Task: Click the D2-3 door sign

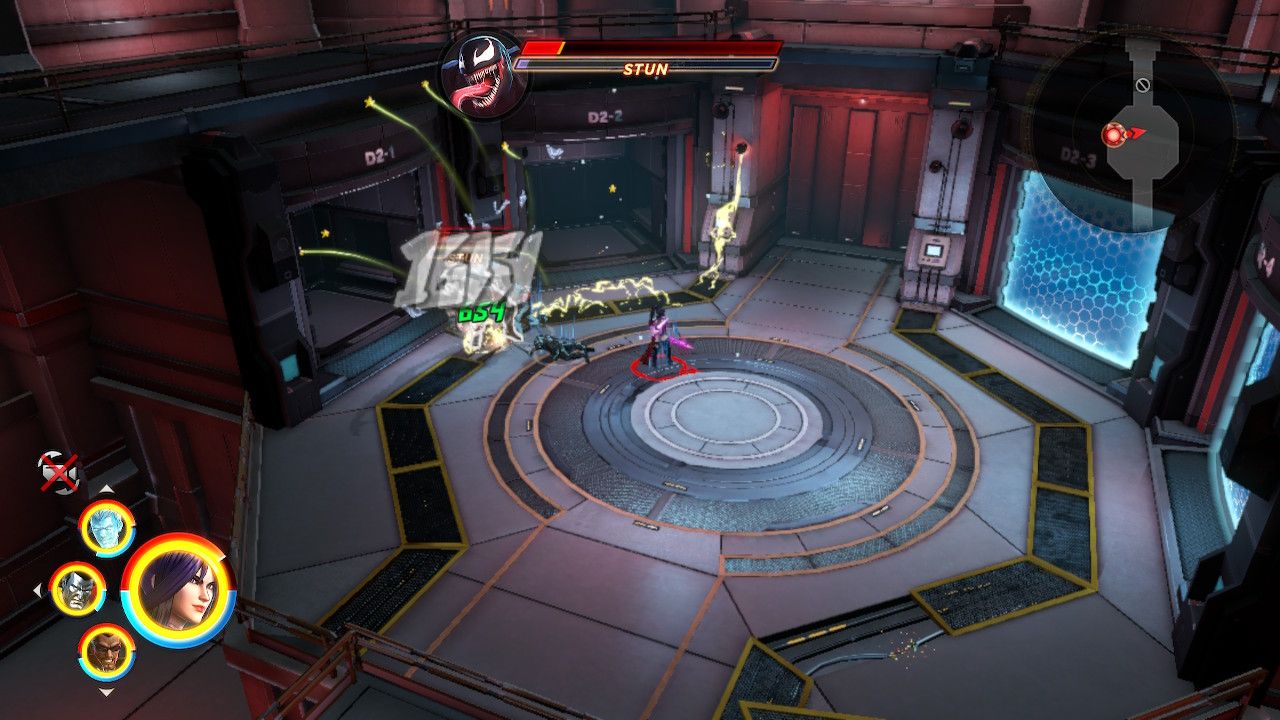Action: coord(1079,154)
